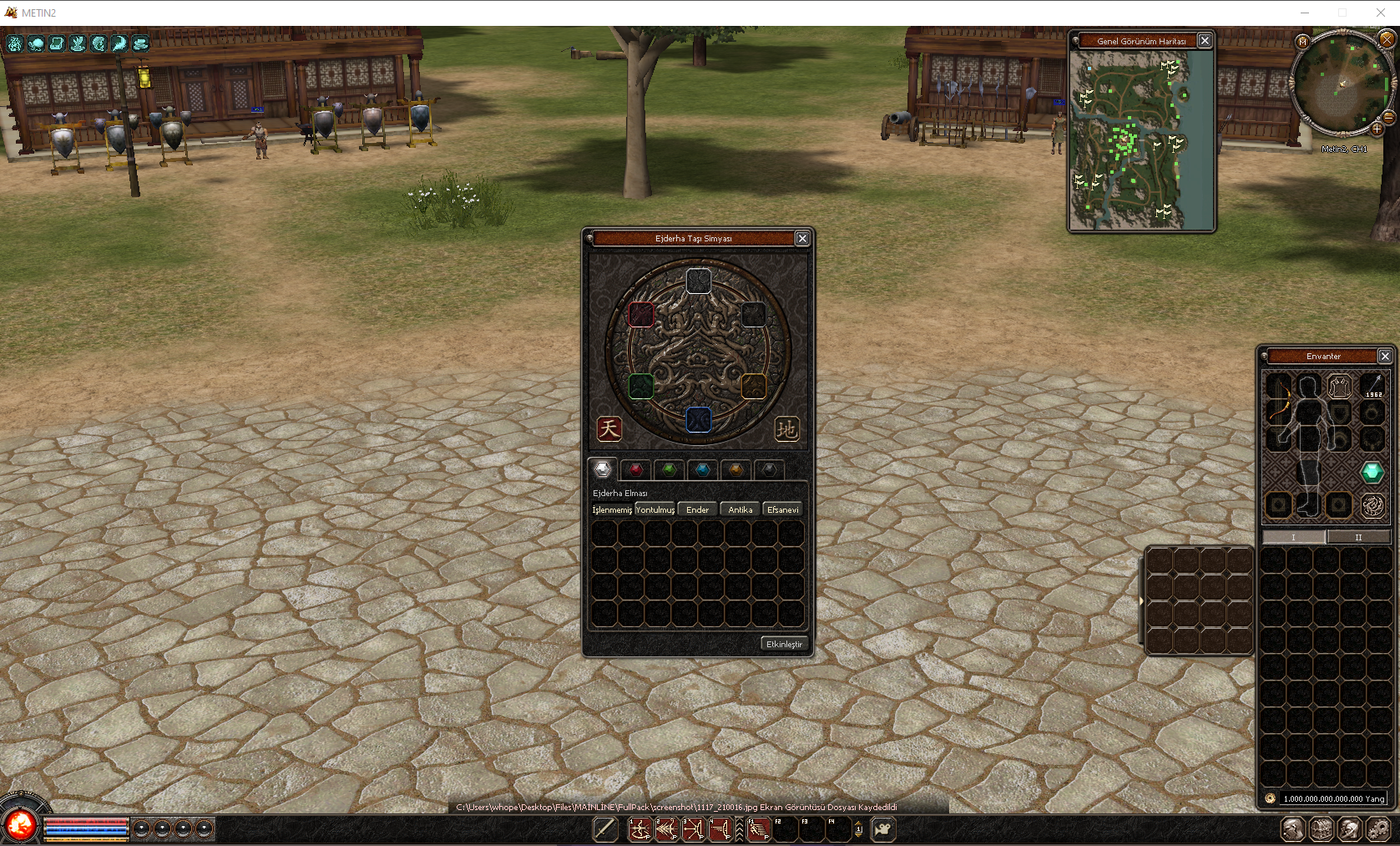
Task: Select the Yontulmuş tab in the alchemy window
Action: [655, 509]
